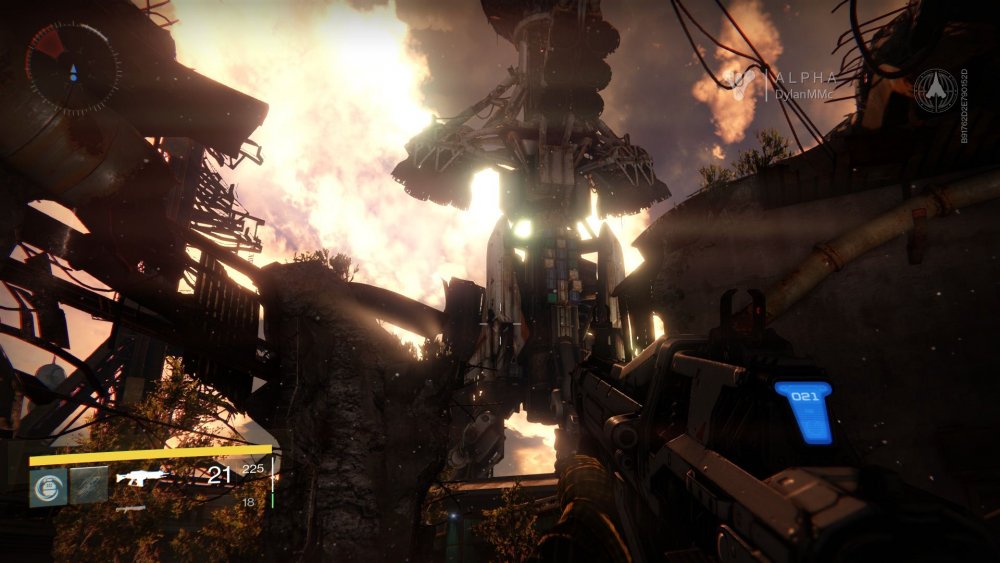Click the globe and jet emblem watermark
Viewport: 1000px width, 563px height.
tap(936, 90)
